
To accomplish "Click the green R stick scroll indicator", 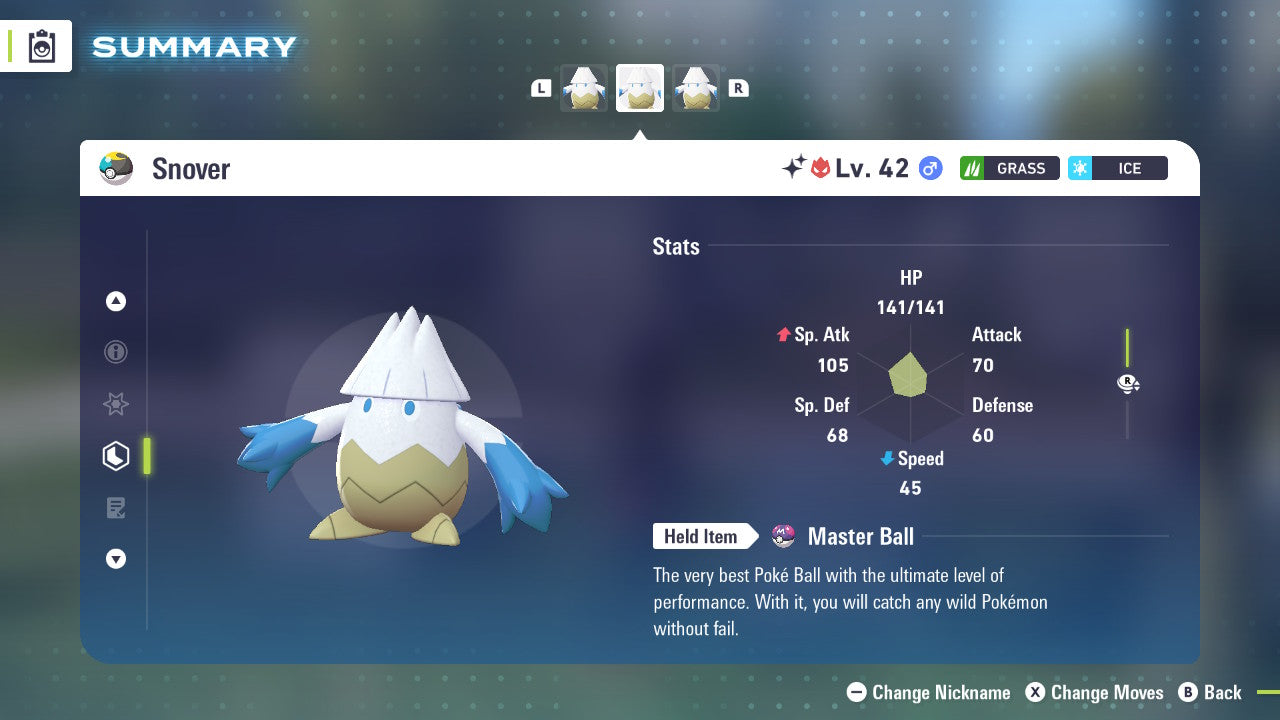I will coord(1128,383).
